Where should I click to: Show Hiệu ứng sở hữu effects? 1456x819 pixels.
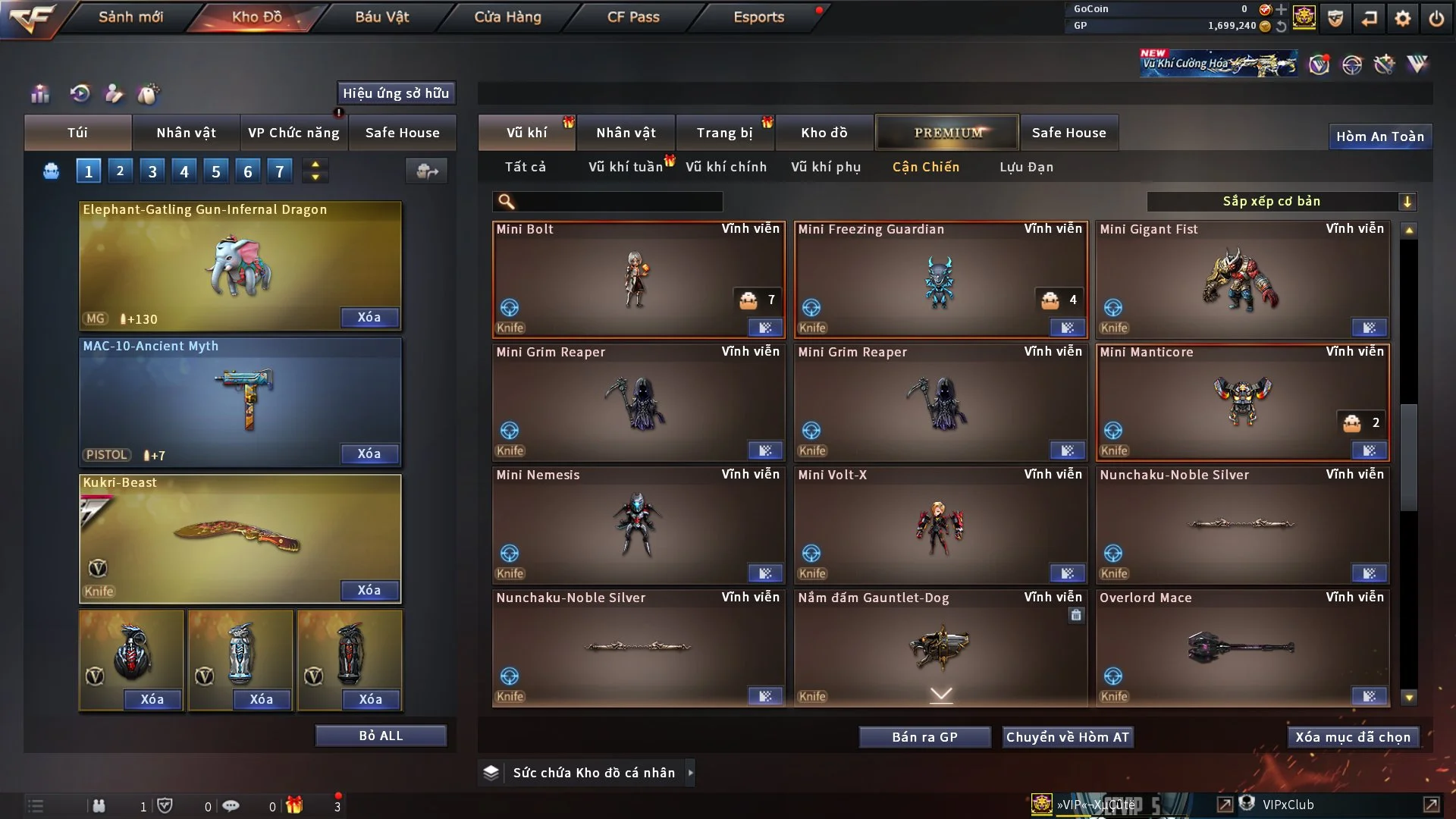[x=396, y=93]
